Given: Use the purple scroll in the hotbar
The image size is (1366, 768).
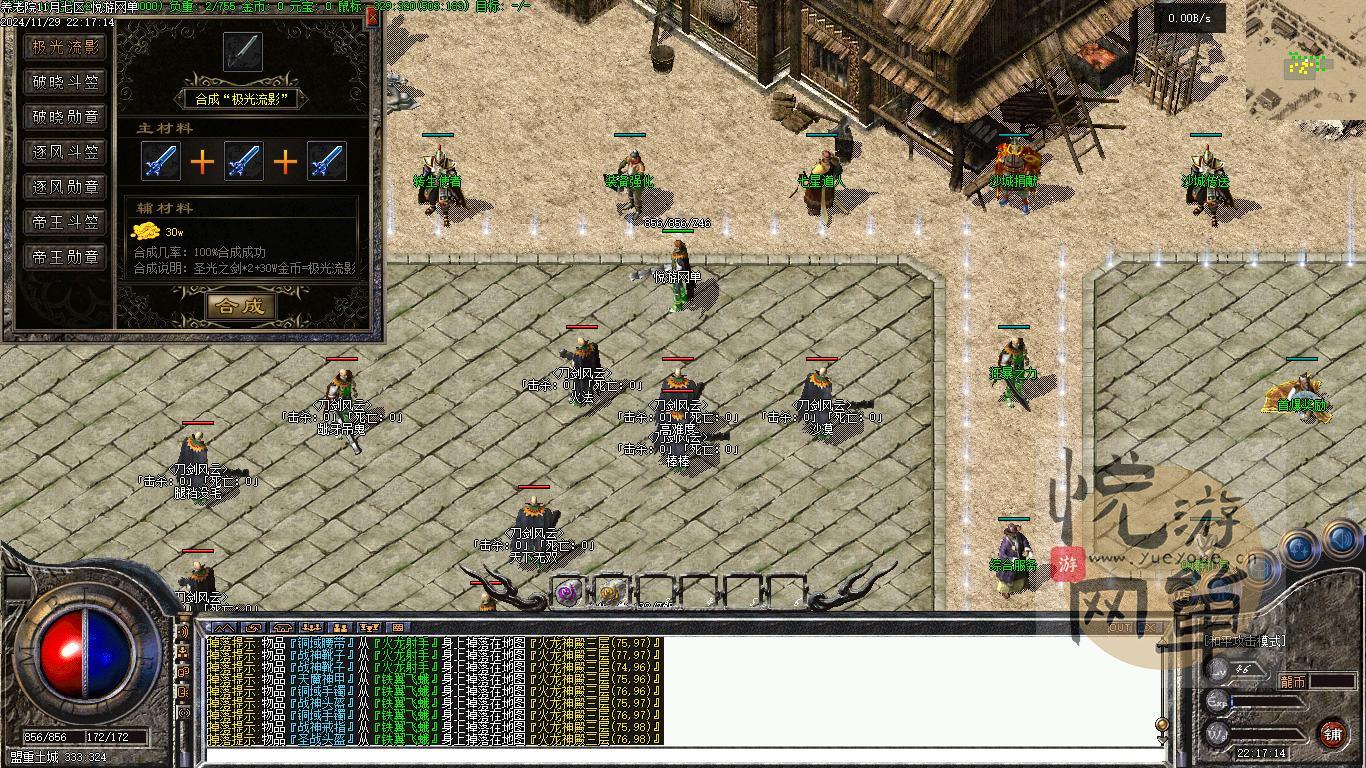Looking at the screenshot, I should click(x=568, y=593).
